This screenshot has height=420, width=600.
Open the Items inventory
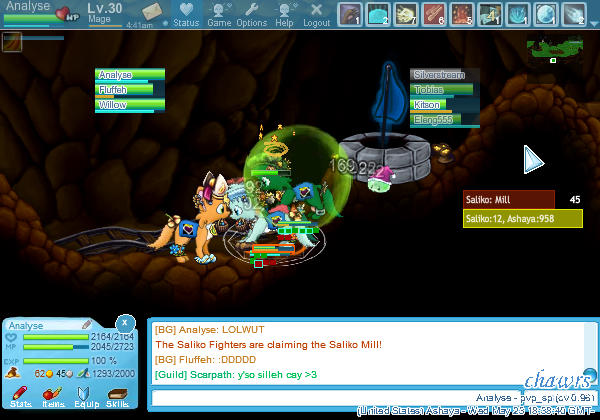pyautogui.click(x=53, y=393)
